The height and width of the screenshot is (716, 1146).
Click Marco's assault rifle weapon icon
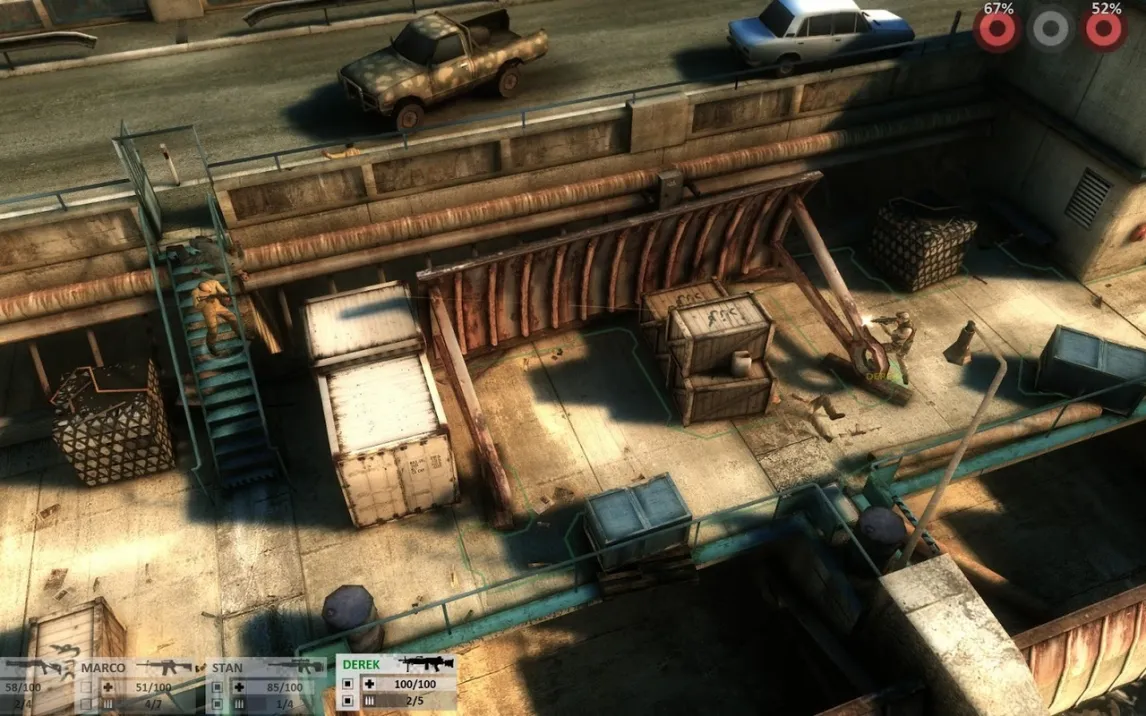tap(165, 666)
